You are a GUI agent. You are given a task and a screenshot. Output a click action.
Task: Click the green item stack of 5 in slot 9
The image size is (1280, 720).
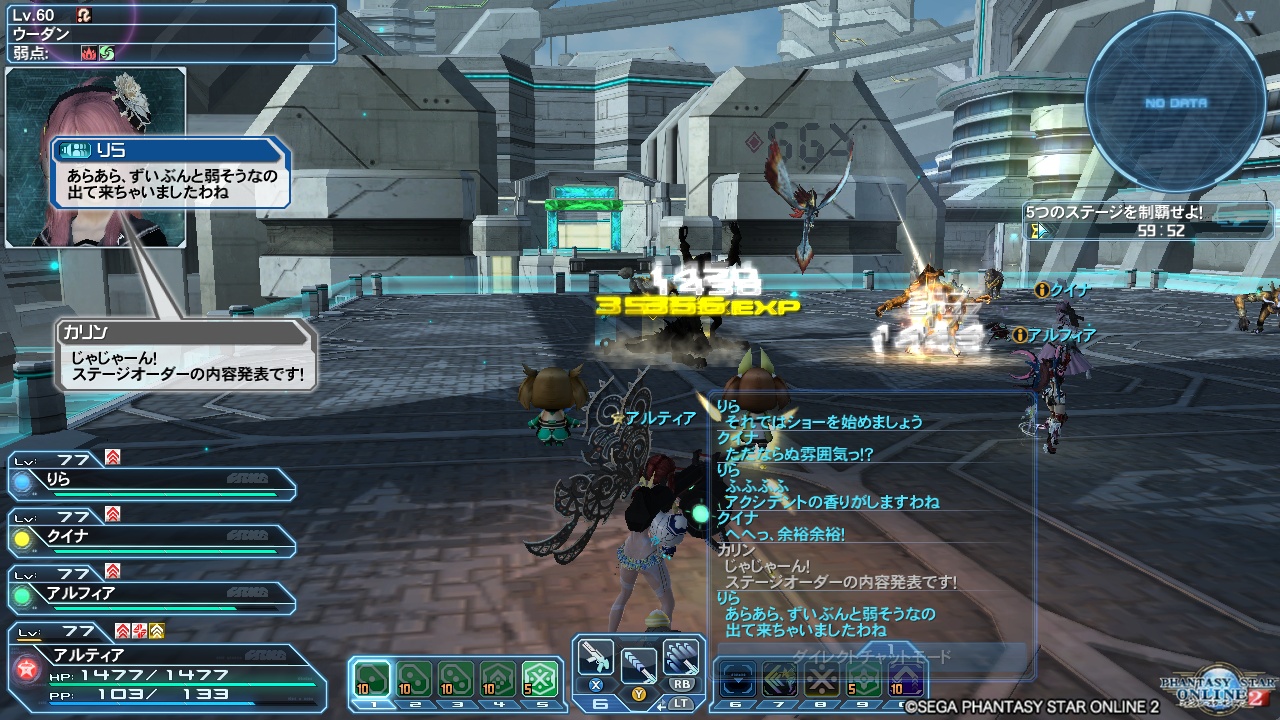coord(862,678)
